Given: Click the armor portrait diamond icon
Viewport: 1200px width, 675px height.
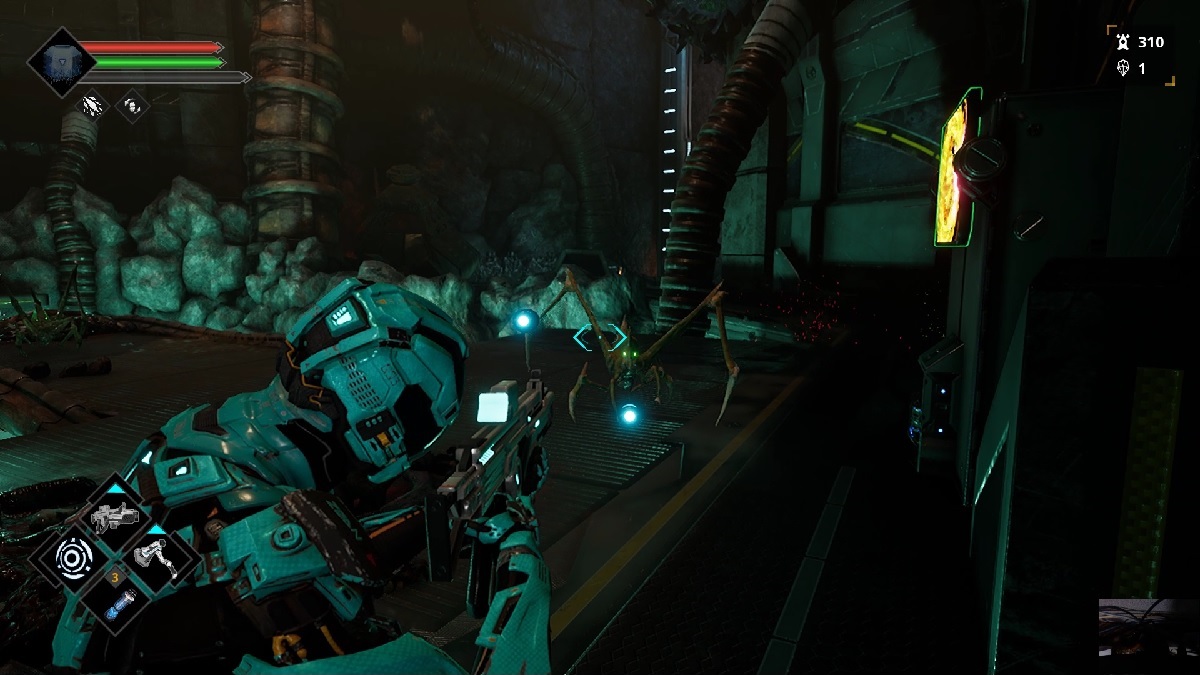Looking at the screenshot, I should coord(61,61).
